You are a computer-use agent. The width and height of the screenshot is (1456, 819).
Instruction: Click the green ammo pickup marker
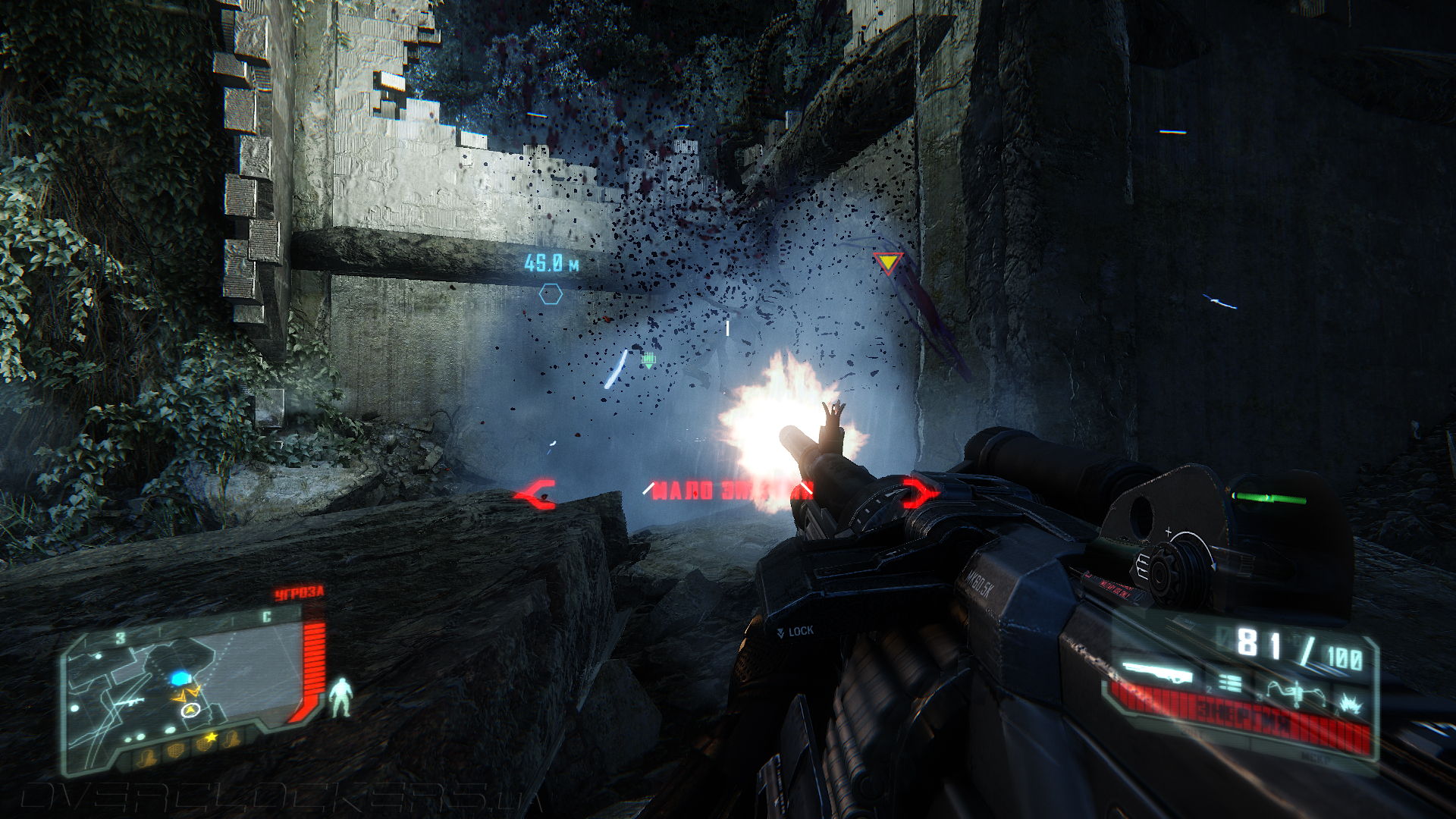tap(648, 360)
